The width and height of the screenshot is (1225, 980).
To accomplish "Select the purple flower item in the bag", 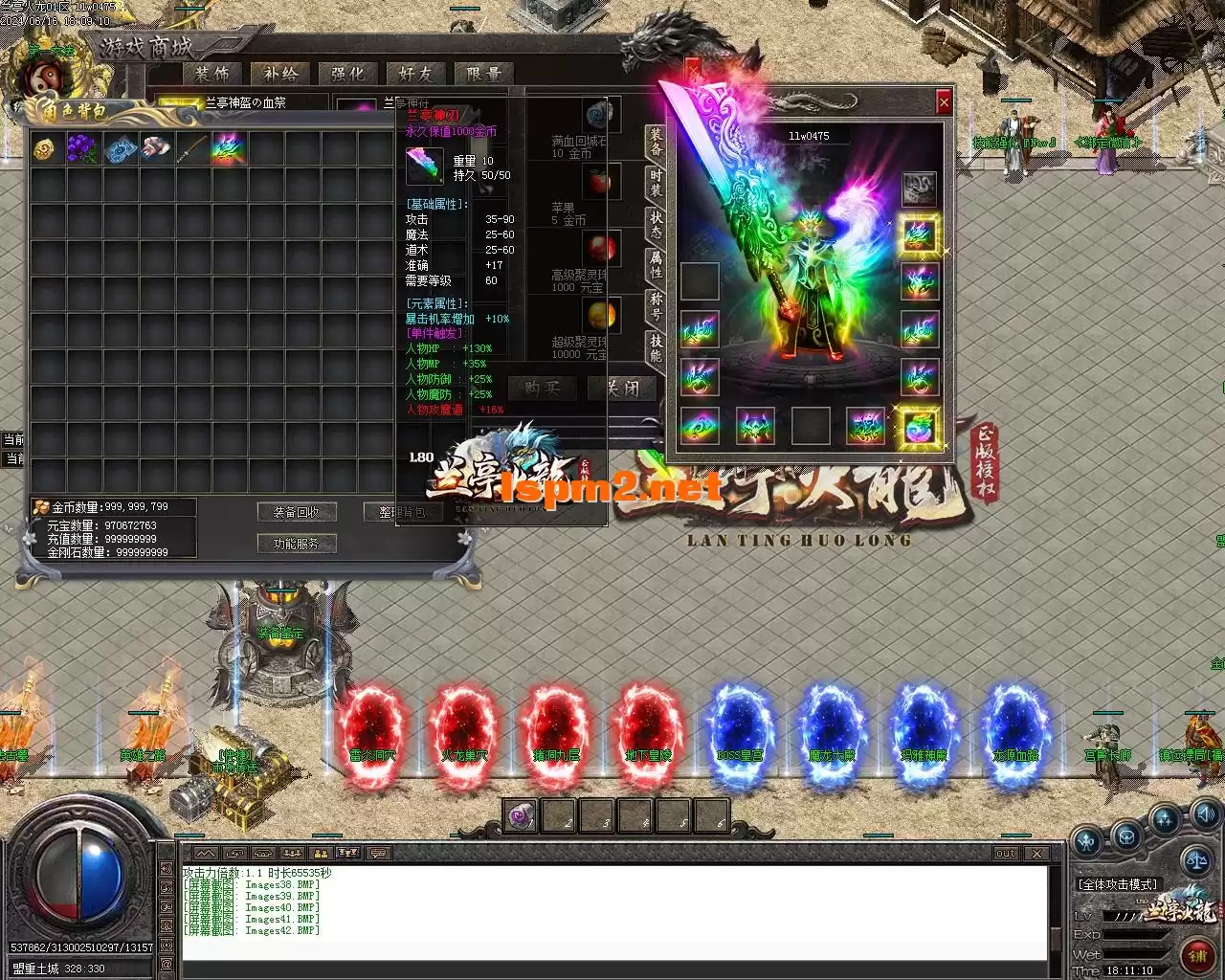I will pyautogui.click(x=83, y=148).
